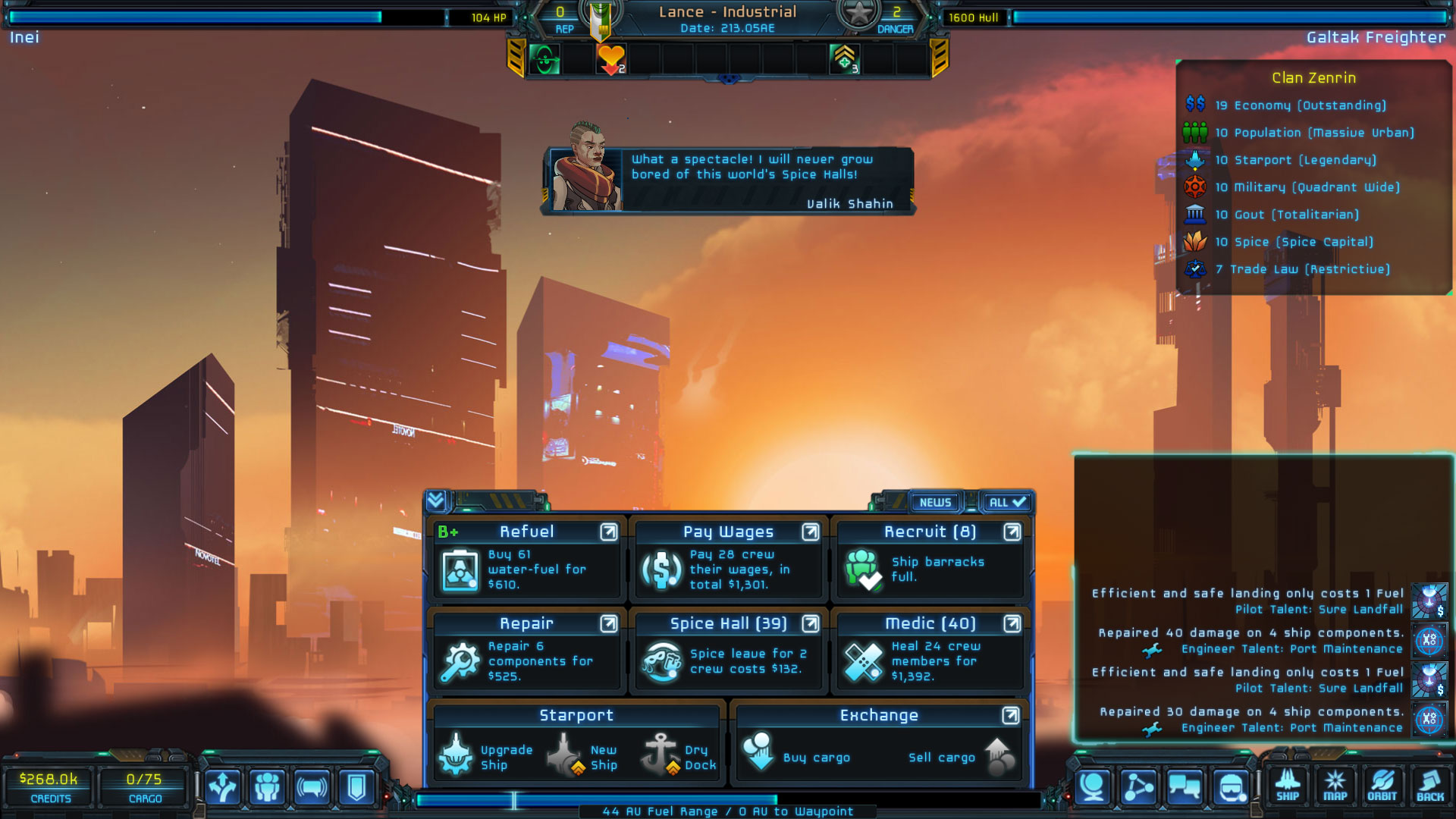Open the SHIP status screen

1287,786
